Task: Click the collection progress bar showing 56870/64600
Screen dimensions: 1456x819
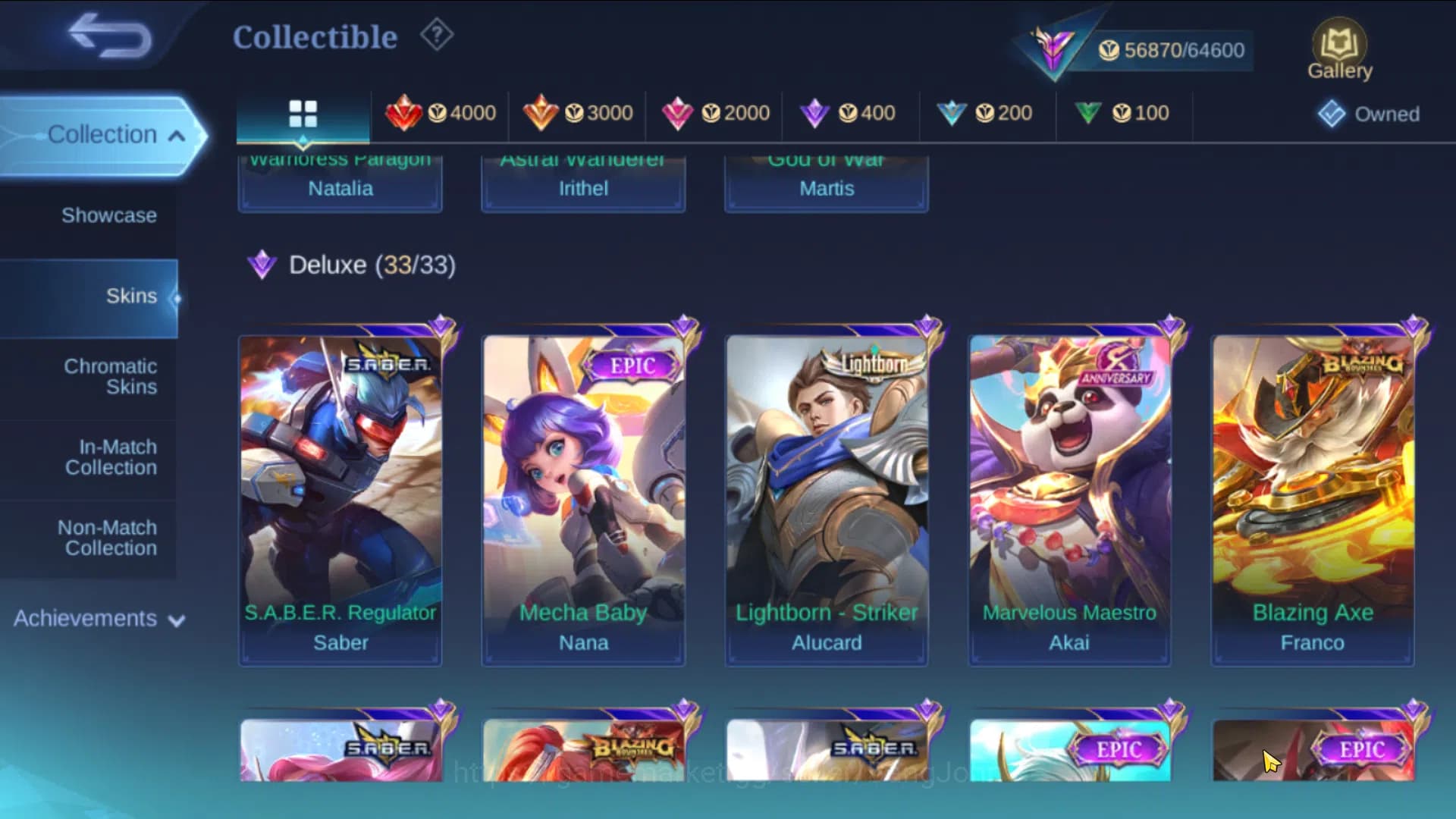Action: coord(1168,50)
